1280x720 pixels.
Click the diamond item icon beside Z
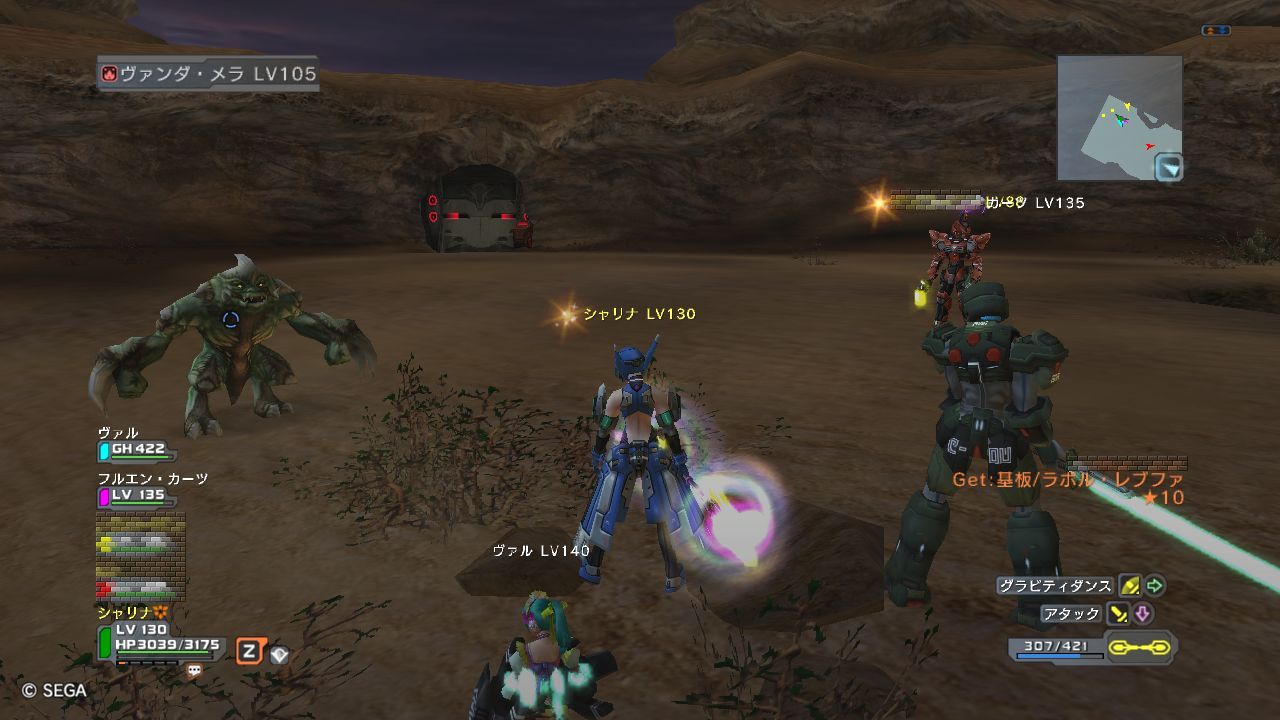click(280, 655)
